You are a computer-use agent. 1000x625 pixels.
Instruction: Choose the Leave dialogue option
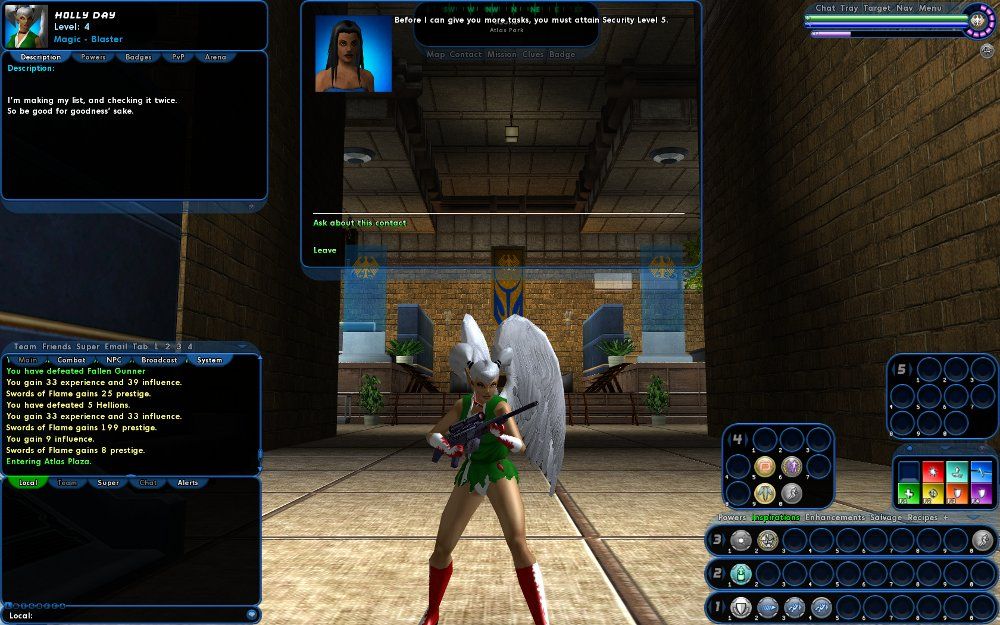(325, 250)
